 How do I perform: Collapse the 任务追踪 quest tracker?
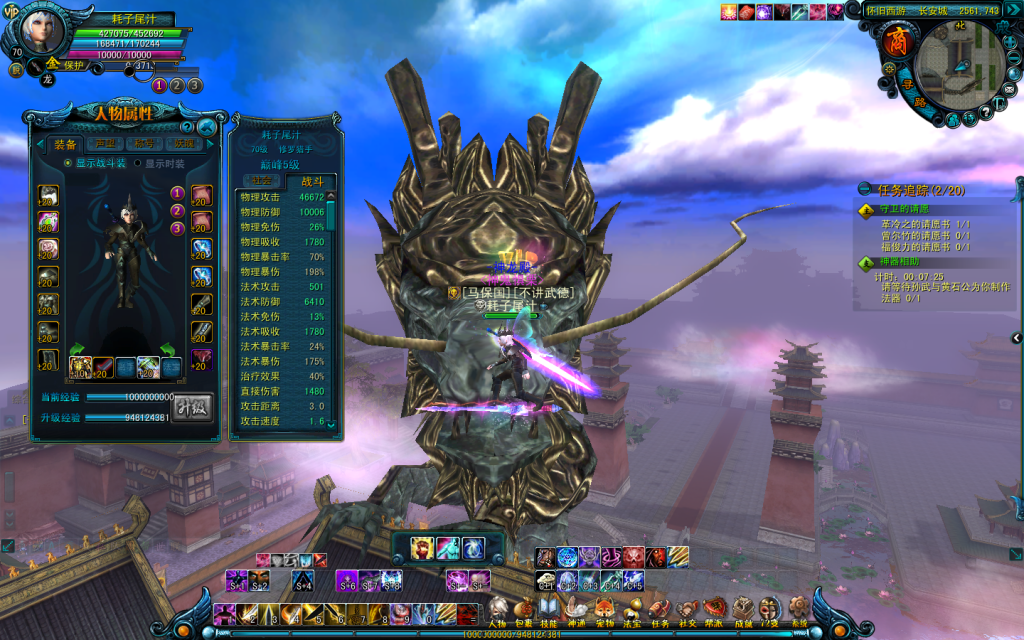(x=864, y=189)
